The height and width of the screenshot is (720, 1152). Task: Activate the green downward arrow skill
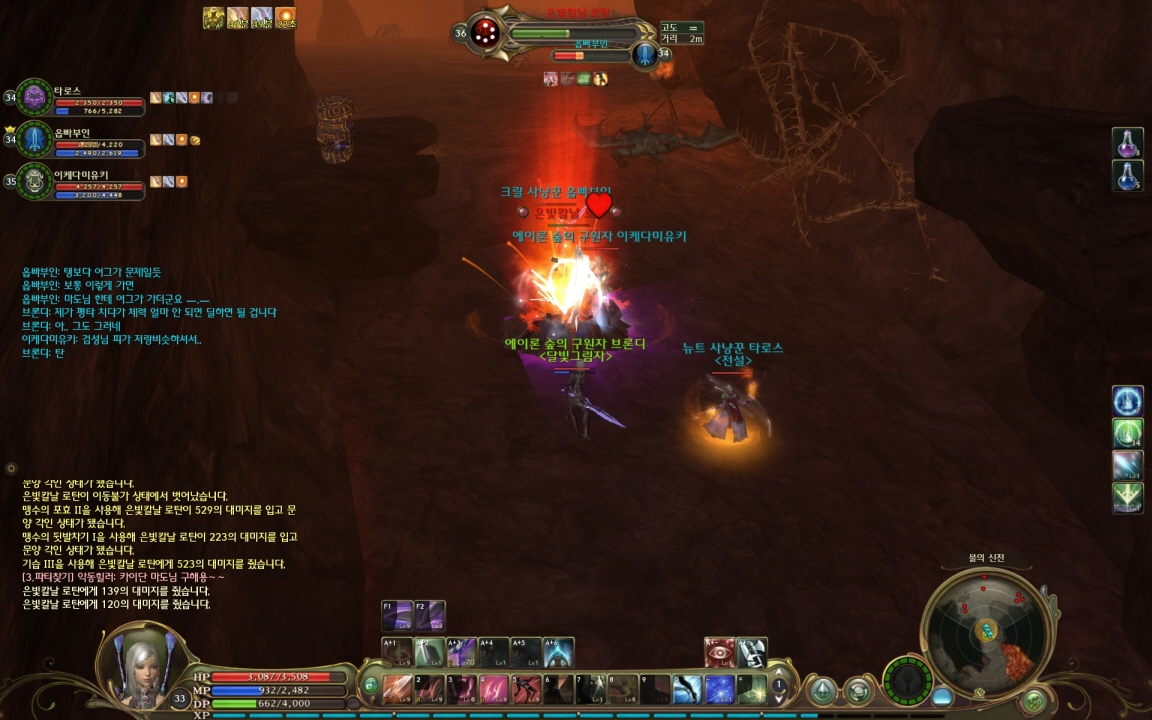click(1128, 497)
